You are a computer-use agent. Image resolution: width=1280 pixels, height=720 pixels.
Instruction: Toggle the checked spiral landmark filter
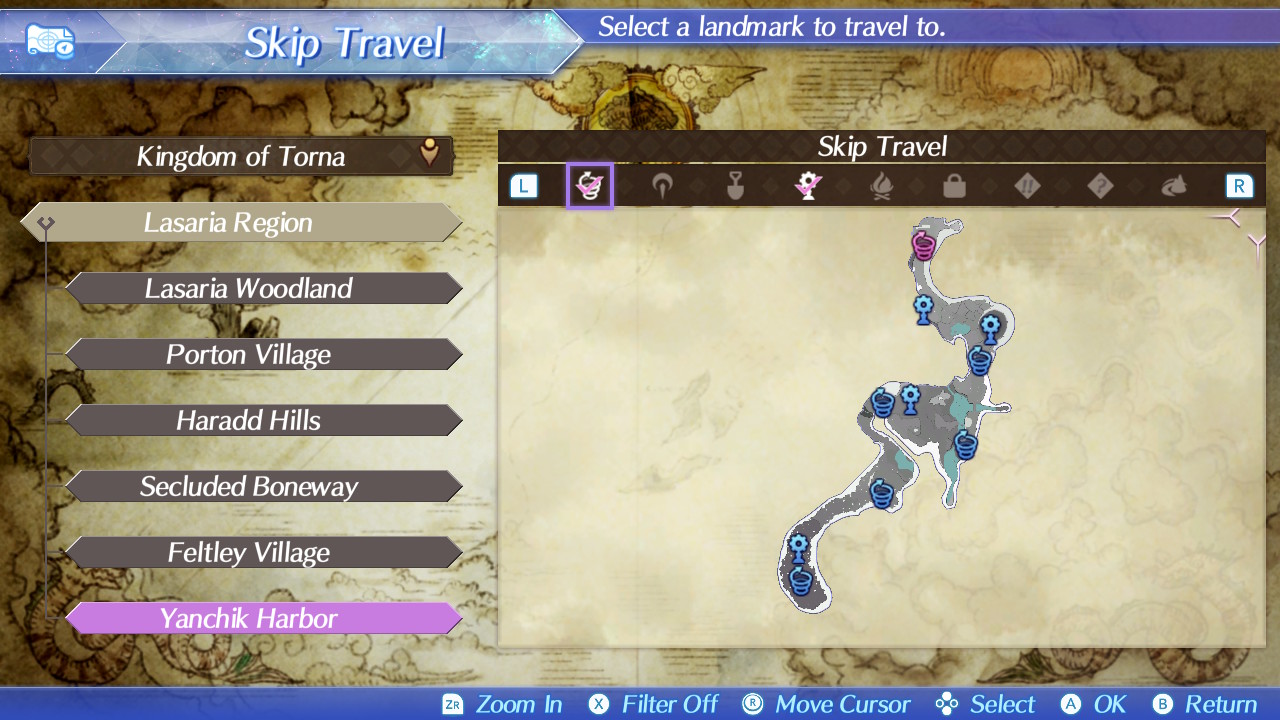pyautogui.click(x=589, y=186)
